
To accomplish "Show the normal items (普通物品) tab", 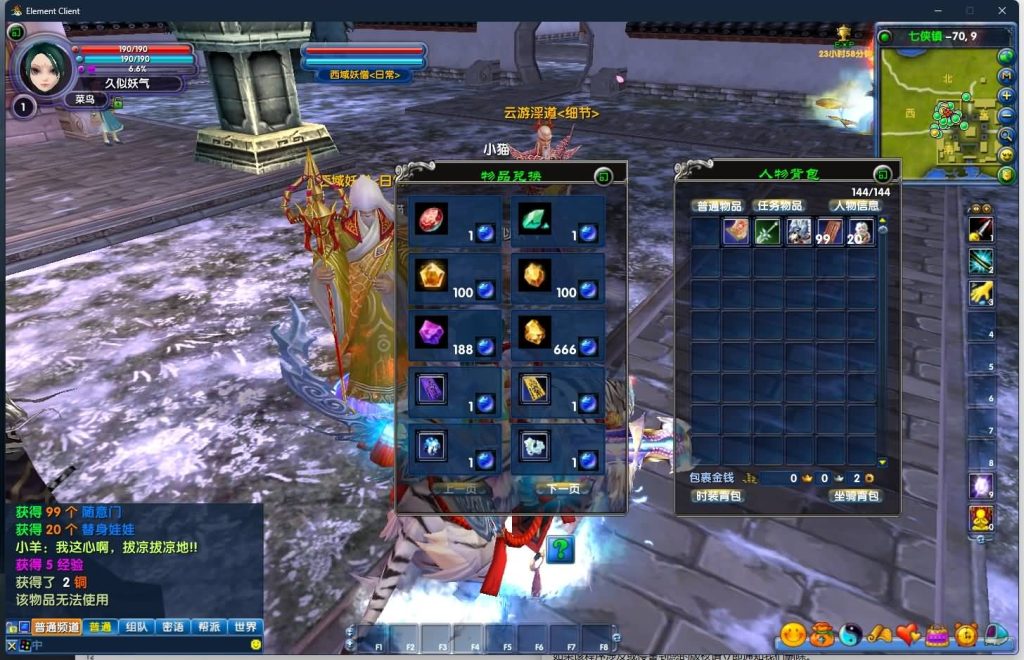I will click(717, 206).
